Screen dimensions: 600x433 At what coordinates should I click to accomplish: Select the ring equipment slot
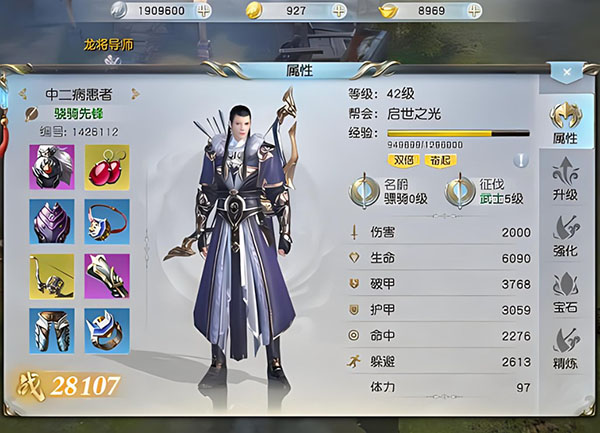pyautogui.click(x=107, y=331)
